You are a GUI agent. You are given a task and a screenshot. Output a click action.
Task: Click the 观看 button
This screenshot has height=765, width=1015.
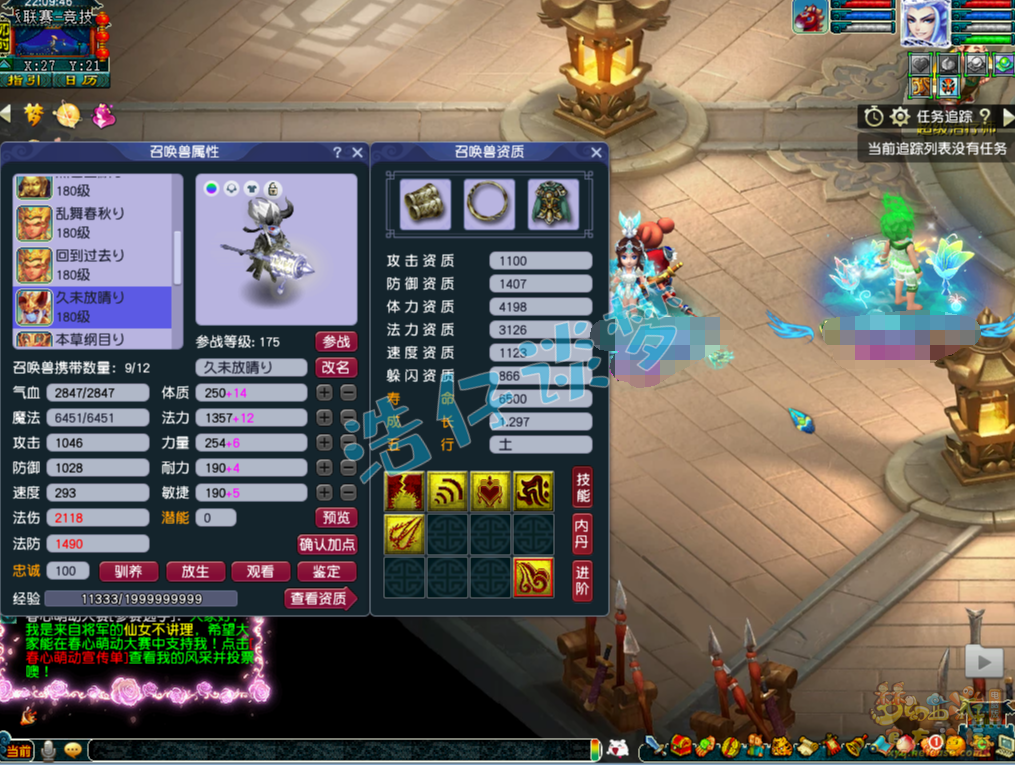point(260,572)
